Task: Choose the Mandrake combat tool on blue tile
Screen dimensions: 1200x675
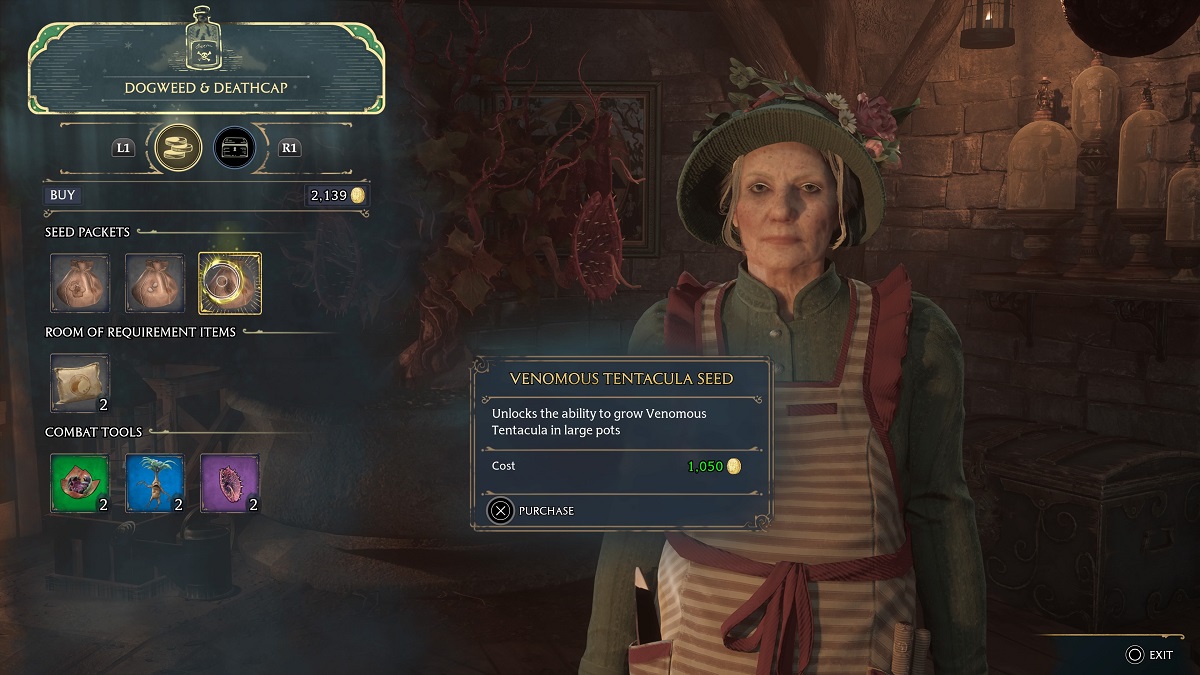Action: (155, 484)
